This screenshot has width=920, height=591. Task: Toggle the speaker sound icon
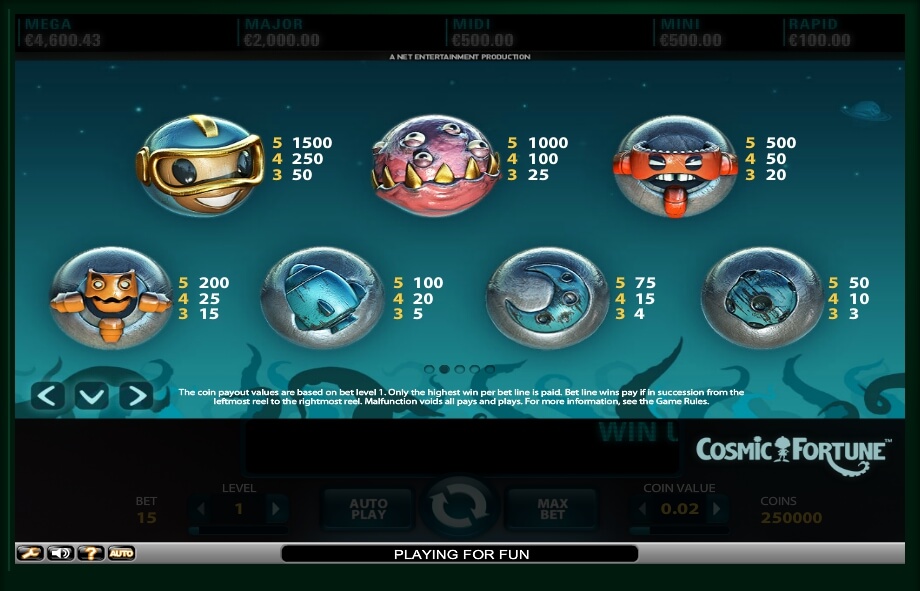(x=60, y=553)
